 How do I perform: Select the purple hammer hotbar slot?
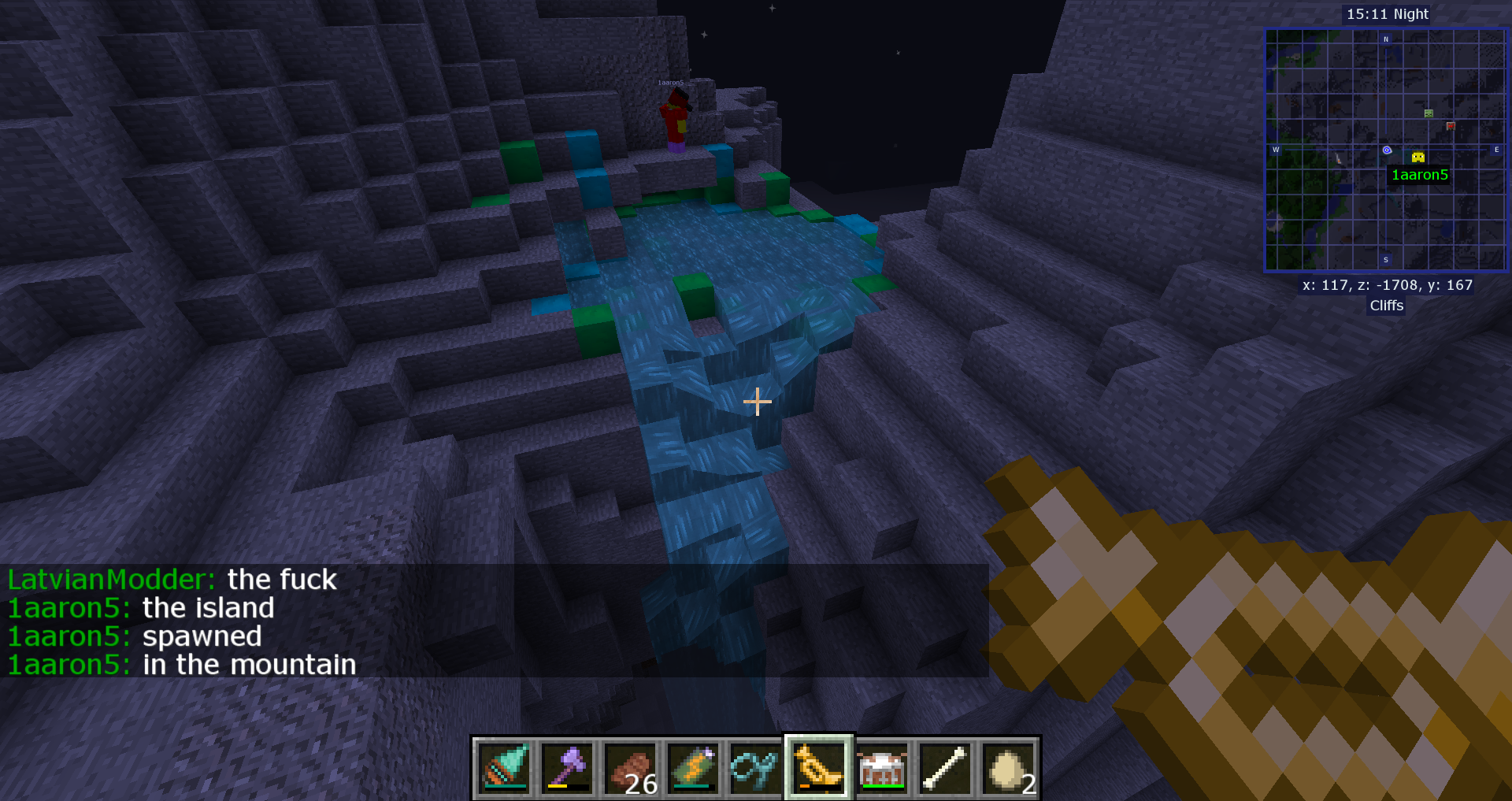pos(567,767)
